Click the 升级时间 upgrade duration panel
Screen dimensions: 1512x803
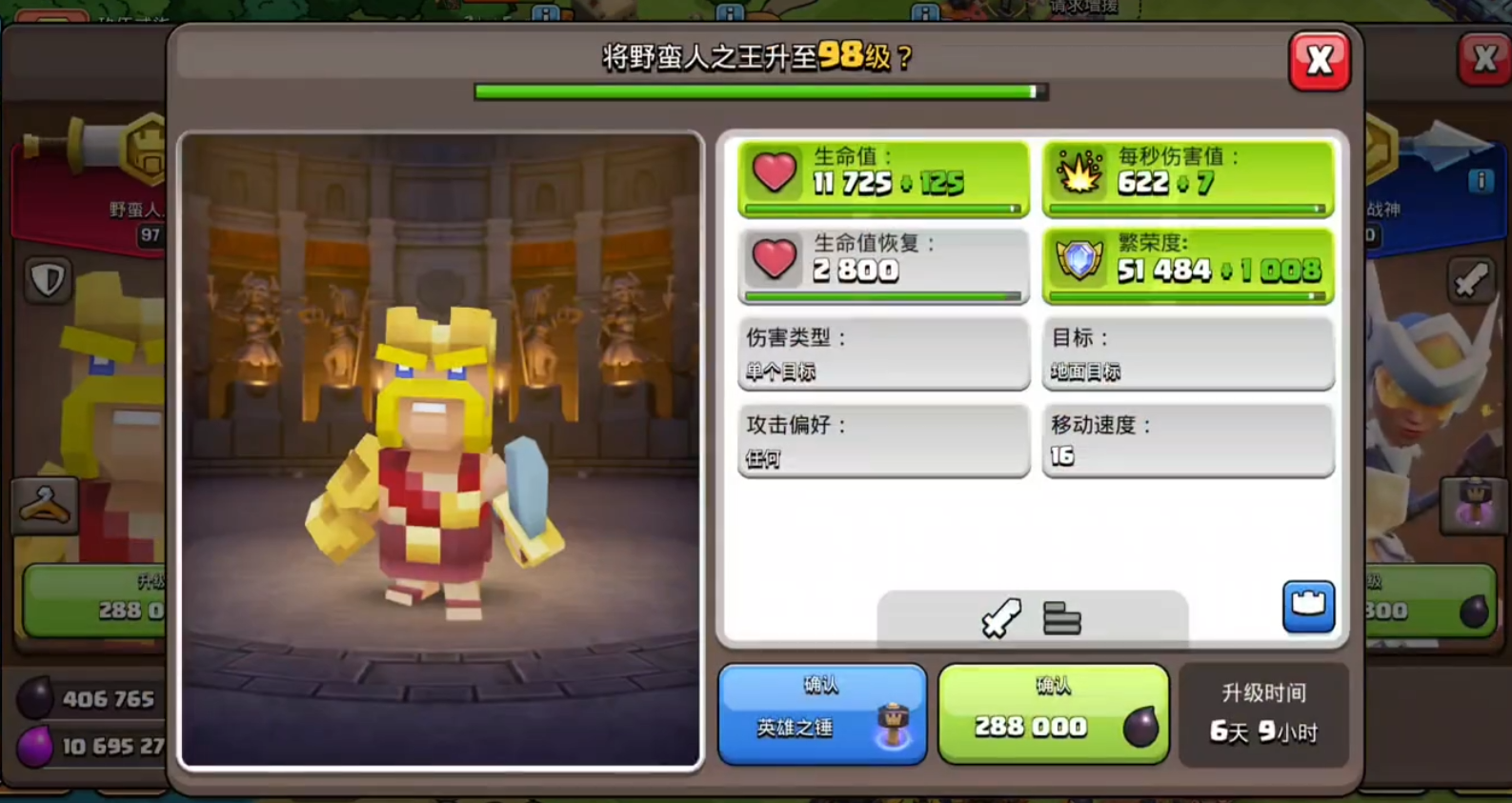coord(1263,713)
